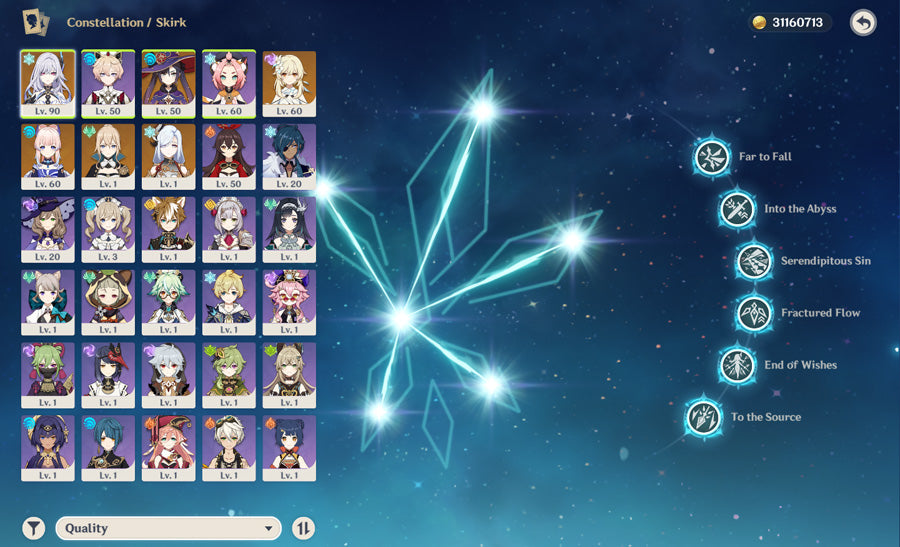Screen dimensions: 900x547
Task: Open the Quality sort dropdown
Action: pyautogui.click(x=168, y=528)
